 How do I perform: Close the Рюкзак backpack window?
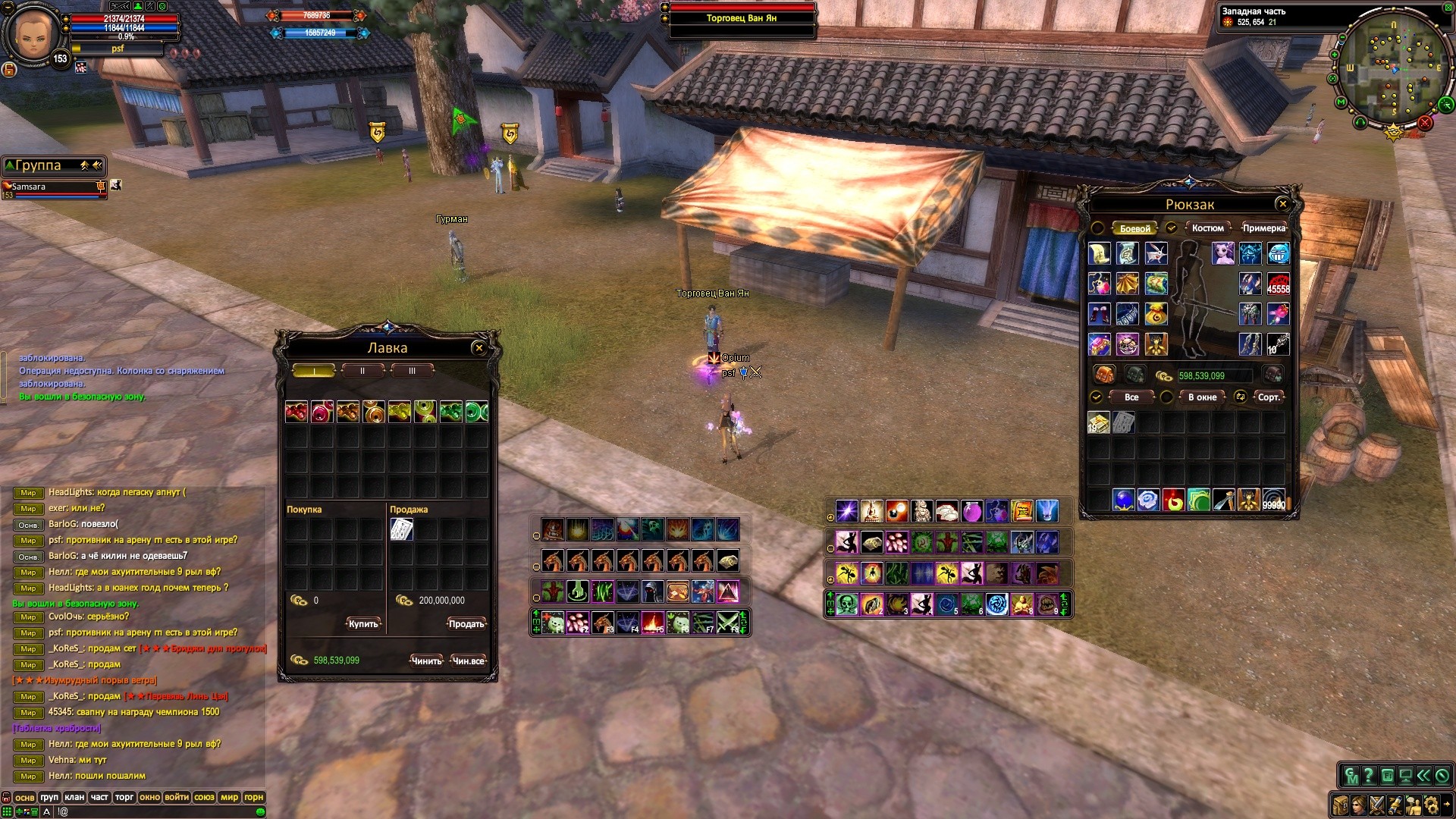pyautogui.click(x=1282, y=204)
